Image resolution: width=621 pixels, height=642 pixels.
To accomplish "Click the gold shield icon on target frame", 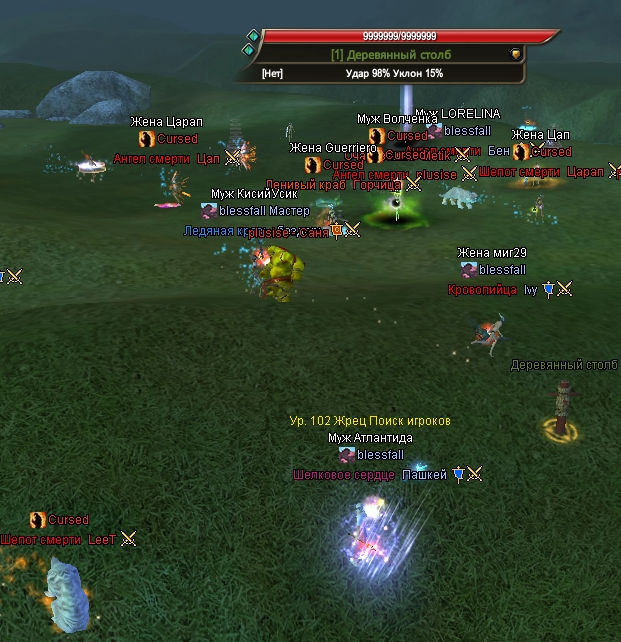I will point(516,54).
